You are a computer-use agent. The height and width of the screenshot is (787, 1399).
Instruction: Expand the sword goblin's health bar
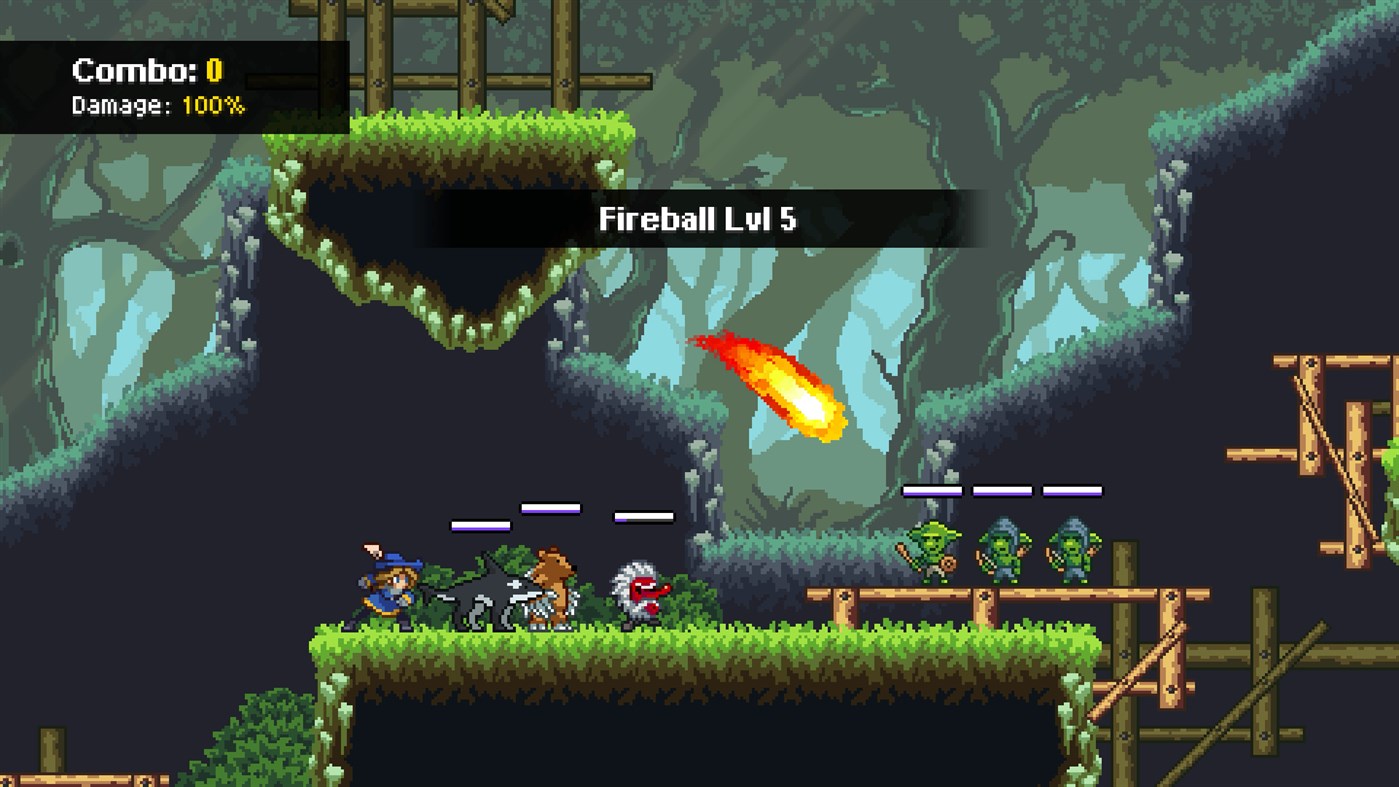tap(932, 490)
